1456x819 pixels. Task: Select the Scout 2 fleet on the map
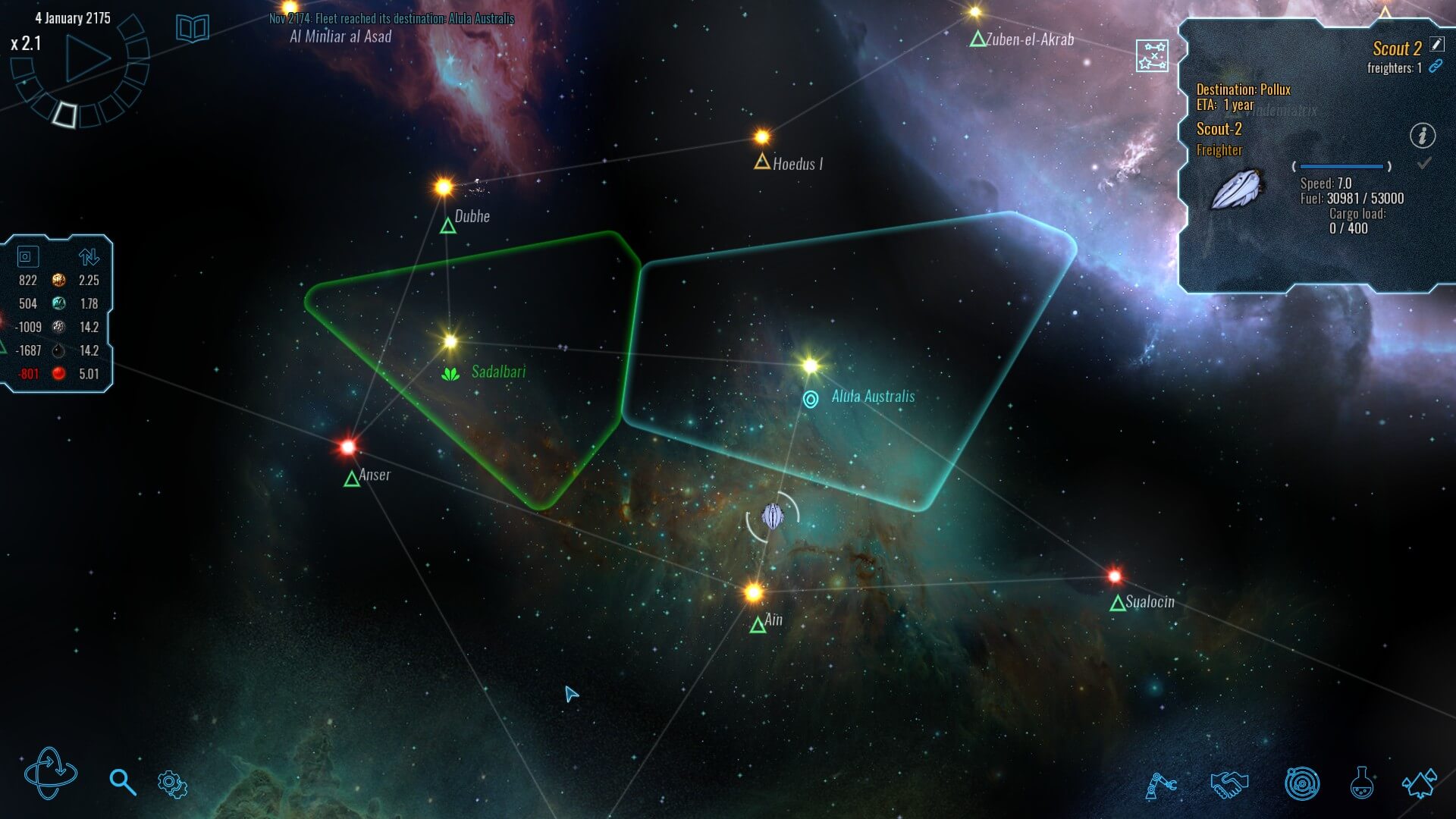(773, 516)
